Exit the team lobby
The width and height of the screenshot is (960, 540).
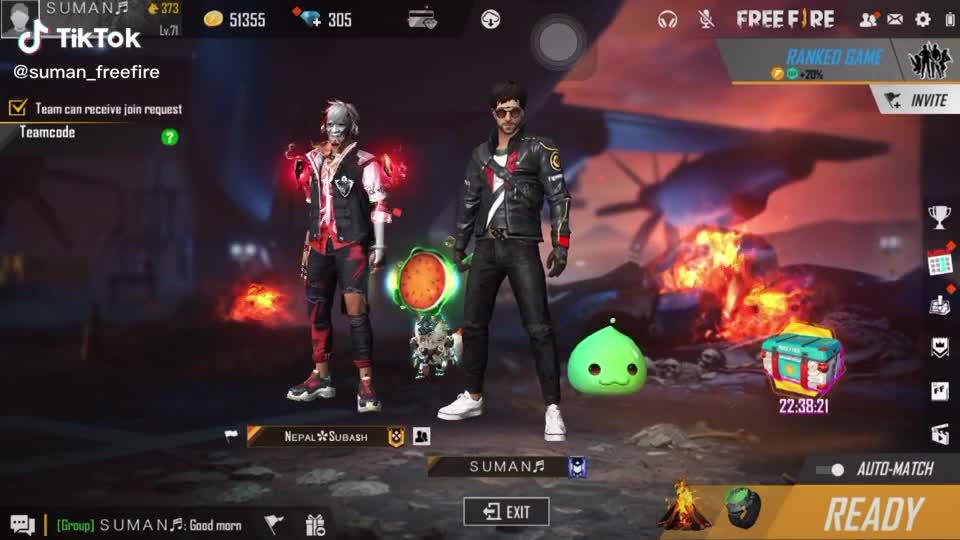(506, 512)
